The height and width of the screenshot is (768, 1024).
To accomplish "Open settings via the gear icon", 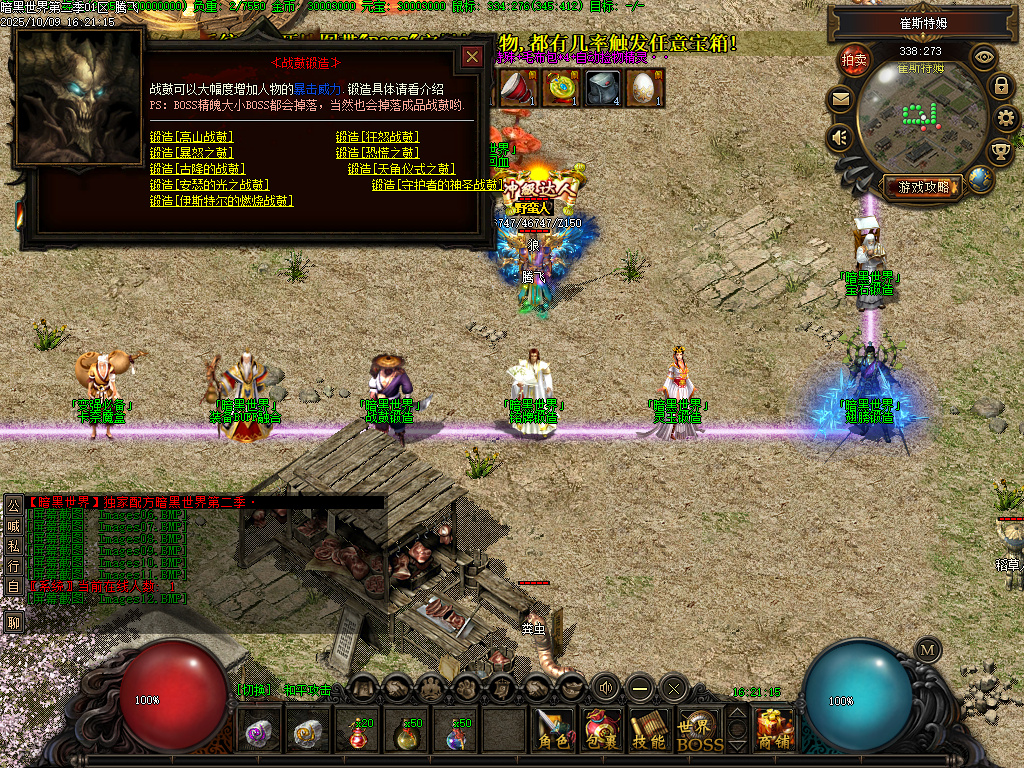I will pos(1007,119).
